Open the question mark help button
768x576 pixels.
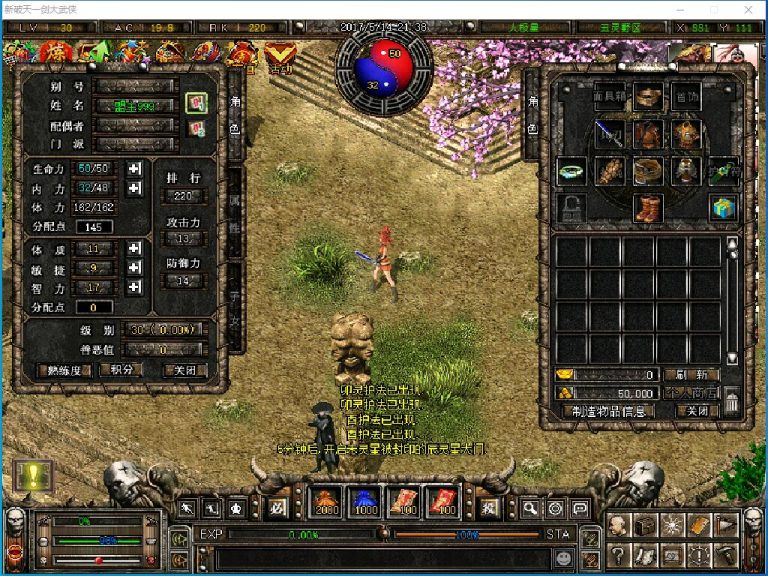pyautogui.click(x=620, y=553)
